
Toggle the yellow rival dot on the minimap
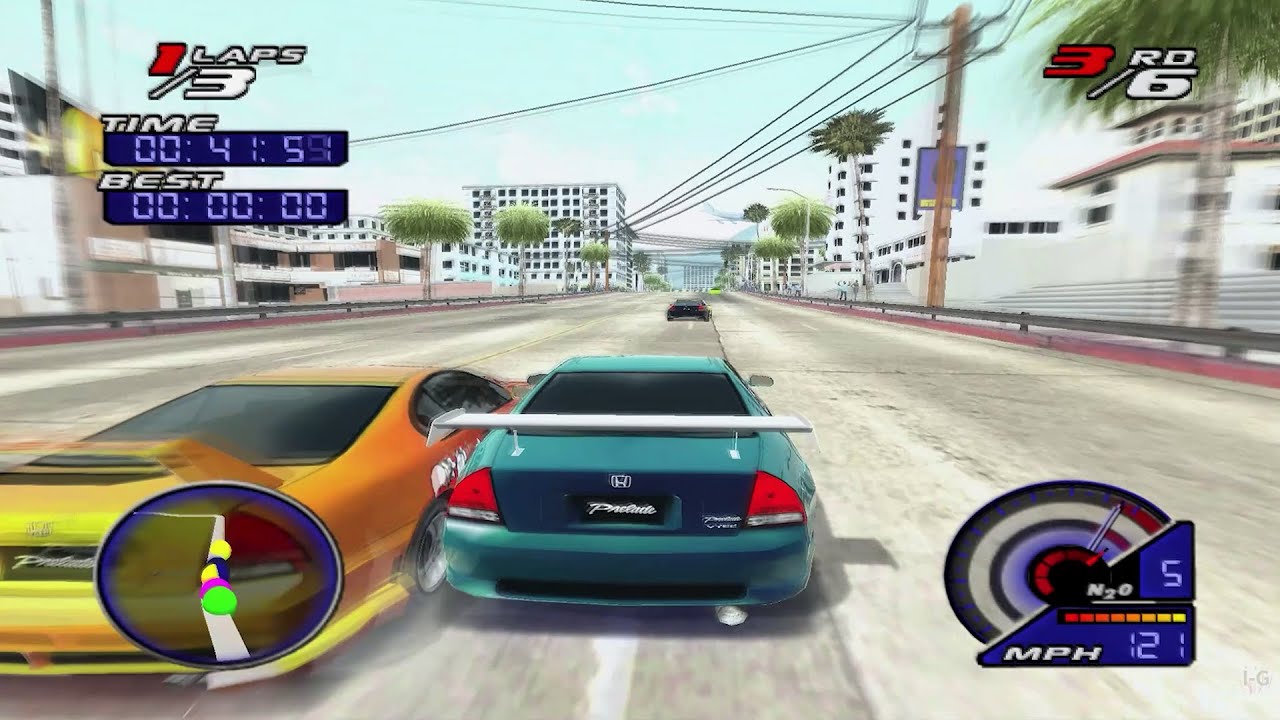pos(220,548)
